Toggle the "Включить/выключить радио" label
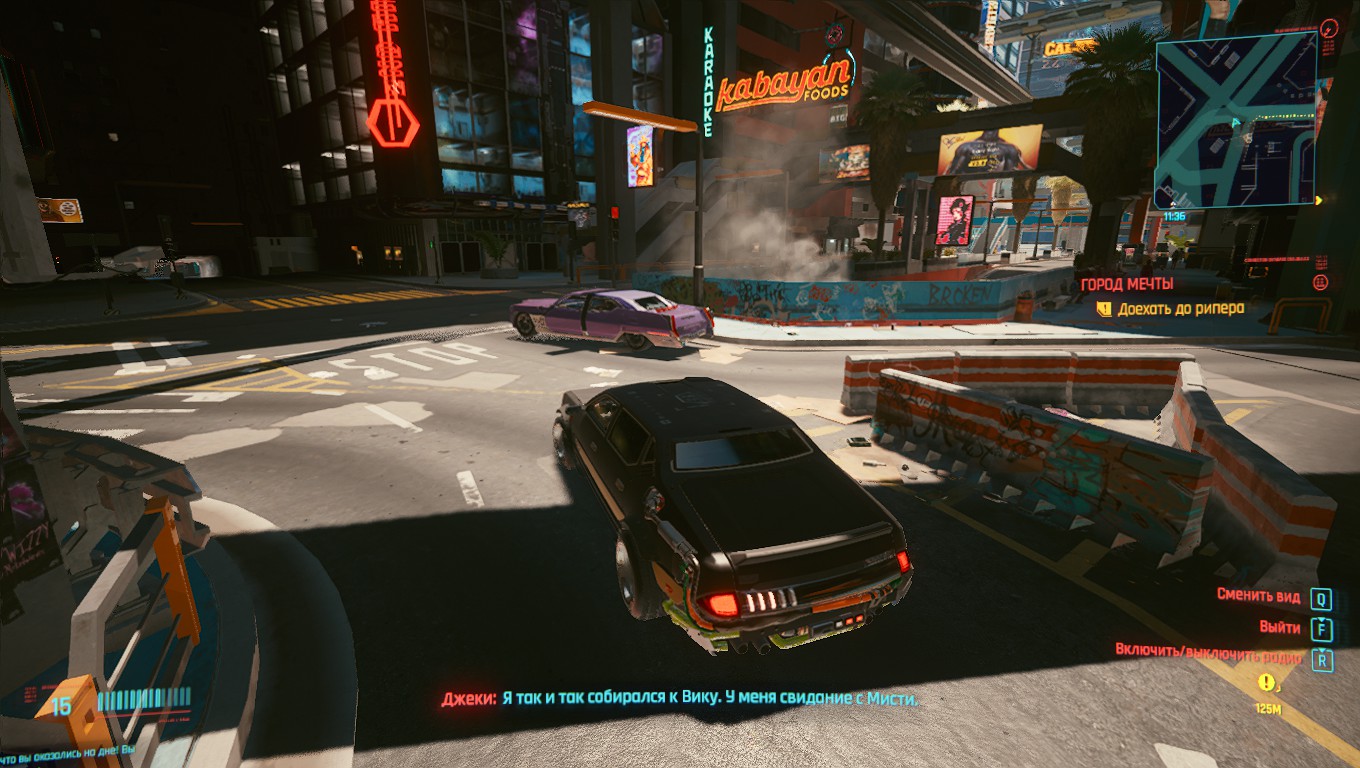The image size is (1360, 768). click(1209, 659)
